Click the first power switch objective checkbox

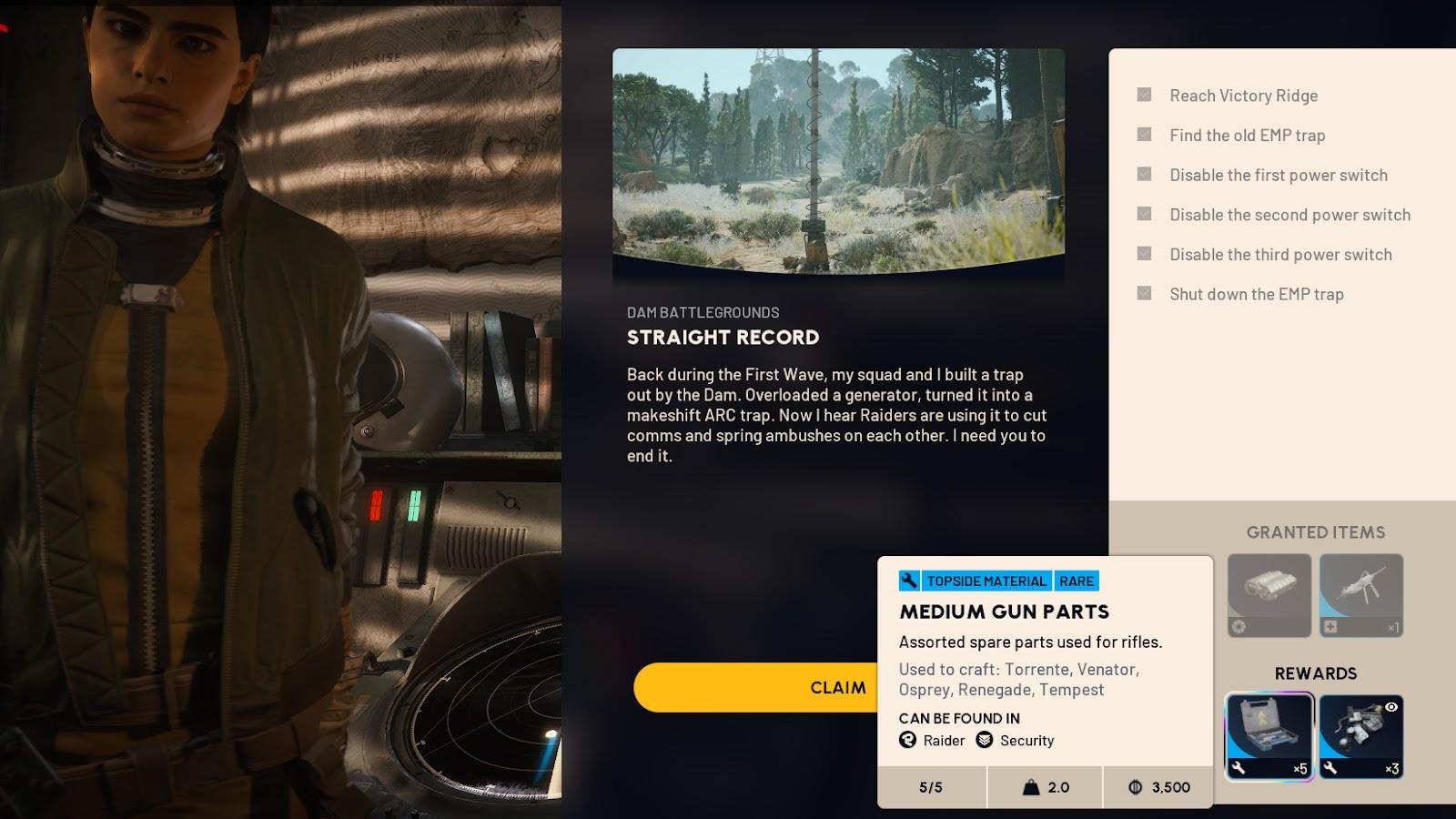click(x=1145, y=175)
